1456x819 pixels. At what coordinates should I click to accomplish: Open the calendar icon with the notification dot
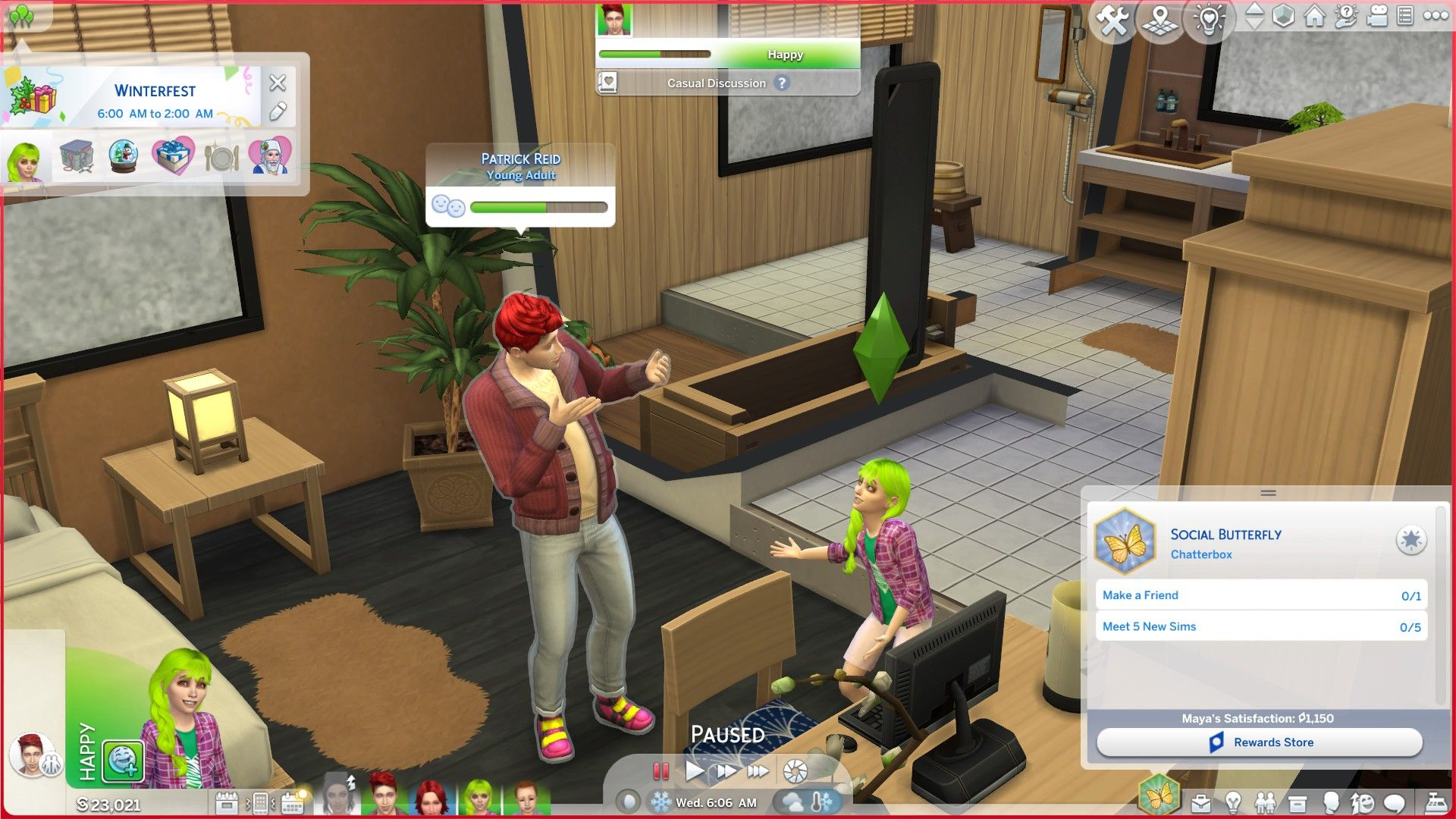point(293,802)
